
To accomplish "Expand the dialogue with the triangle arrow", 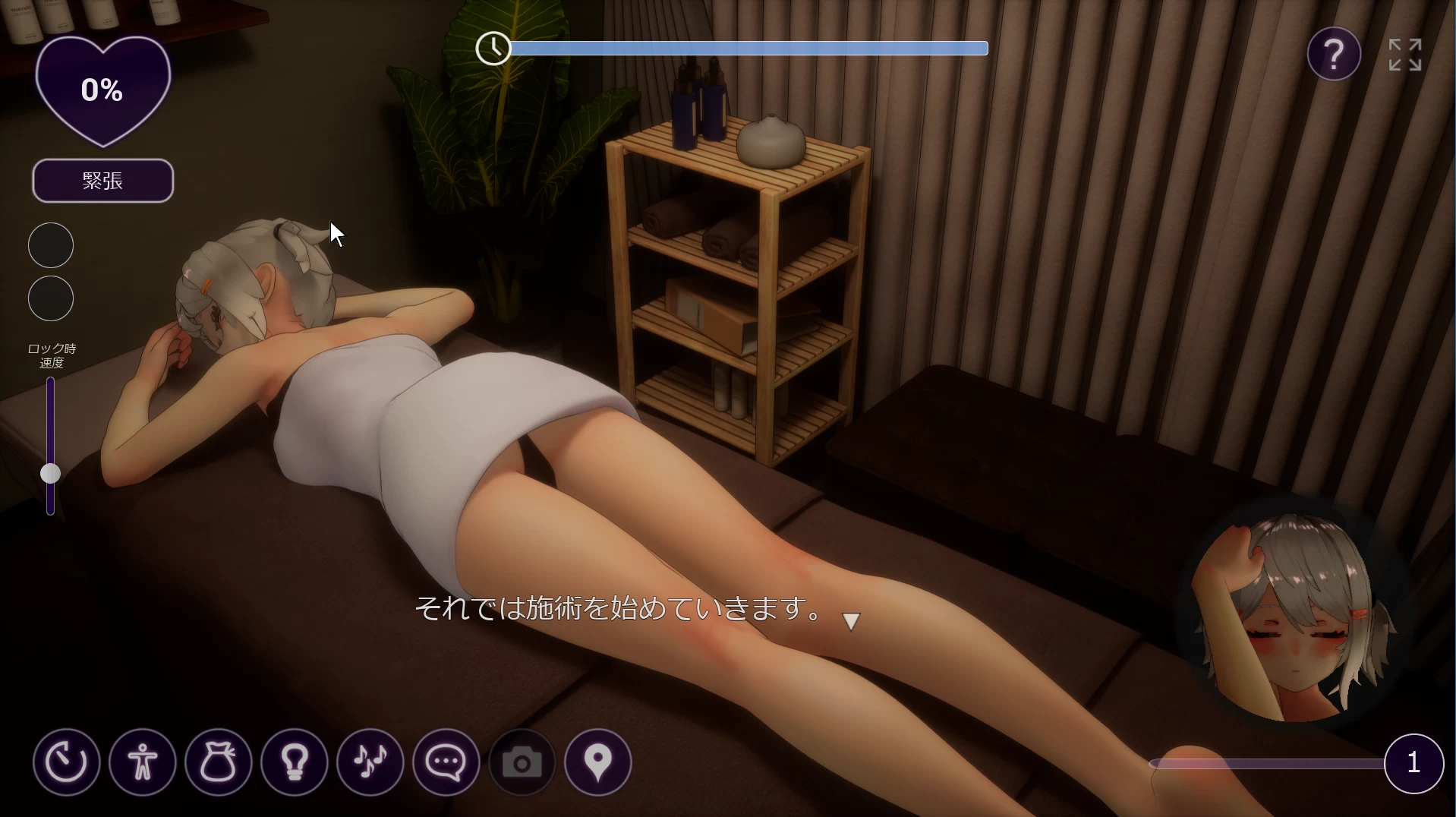I will coord(851,620).
